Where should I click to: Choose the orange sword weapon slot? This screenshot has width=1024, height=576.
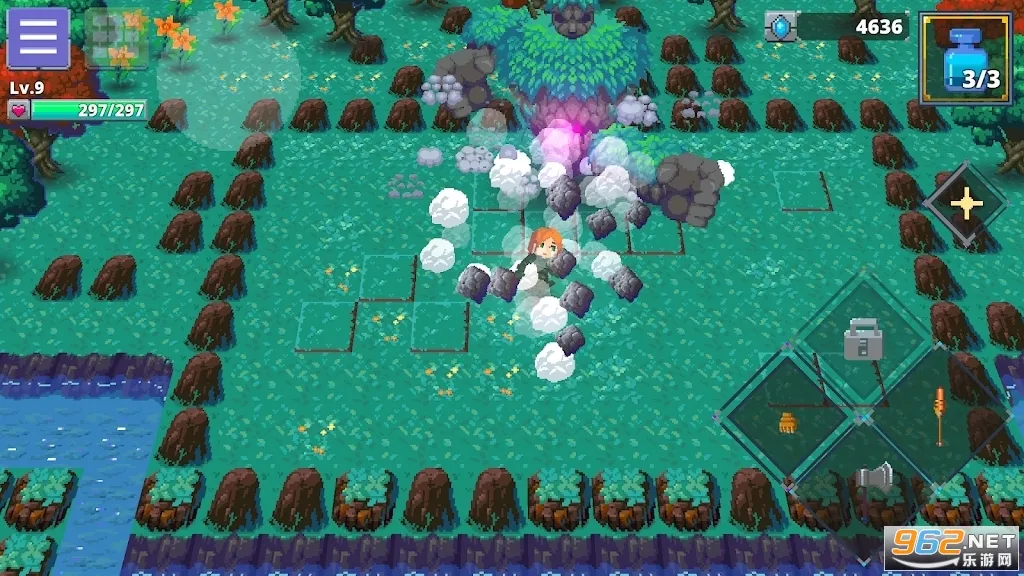pyautogui.click(x=939, y=416)
